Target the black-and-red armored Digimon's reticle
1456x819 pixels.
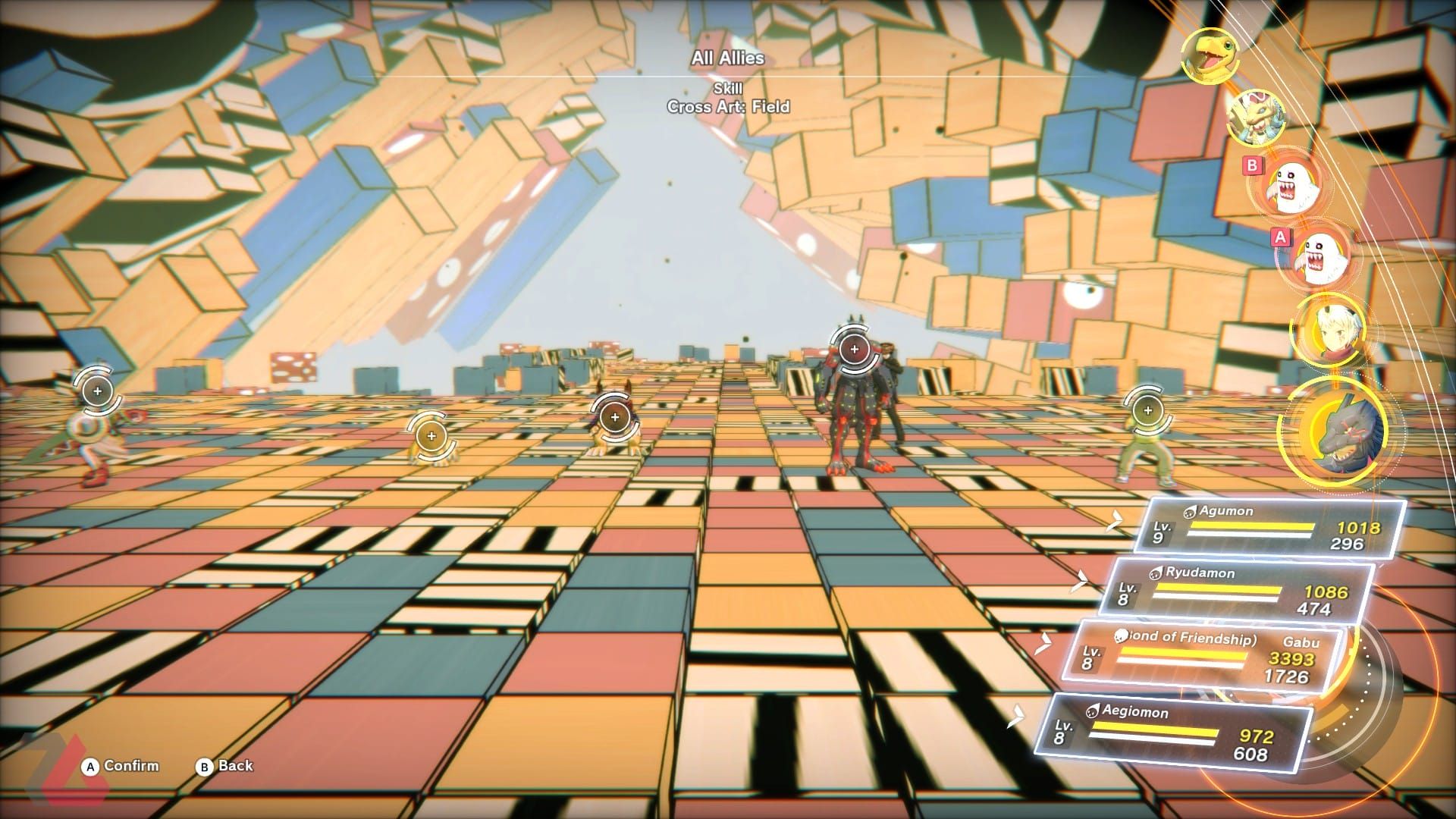[x=855, y=349]
